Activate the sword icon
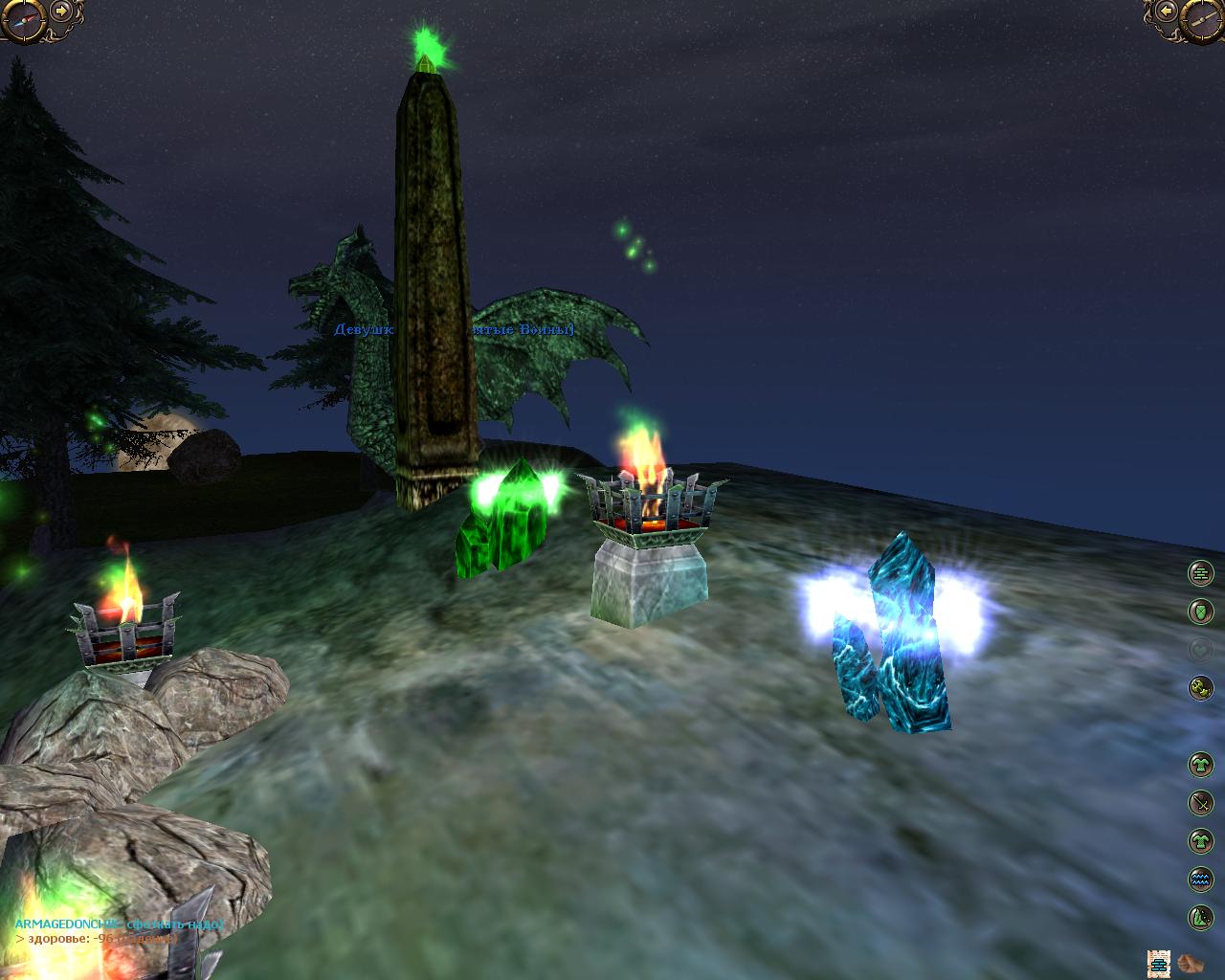This screenshot has height=980, width=1225. pyautogui.click(x=1200, y=803)
